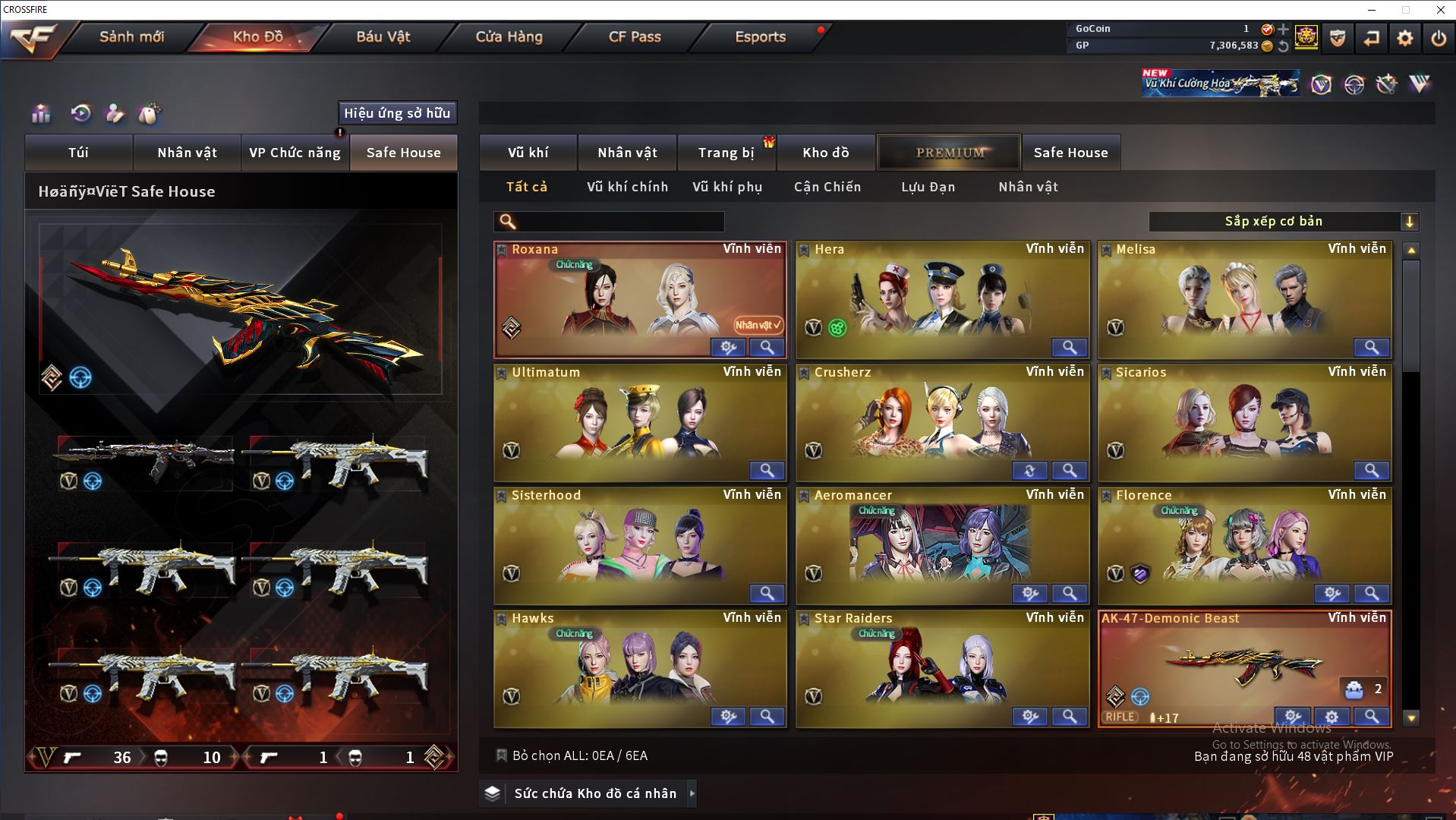Screen dimensions: 1456x820
Task: Switch to the Túi tab
Action: pyautogui.click(x=79, y=153)
